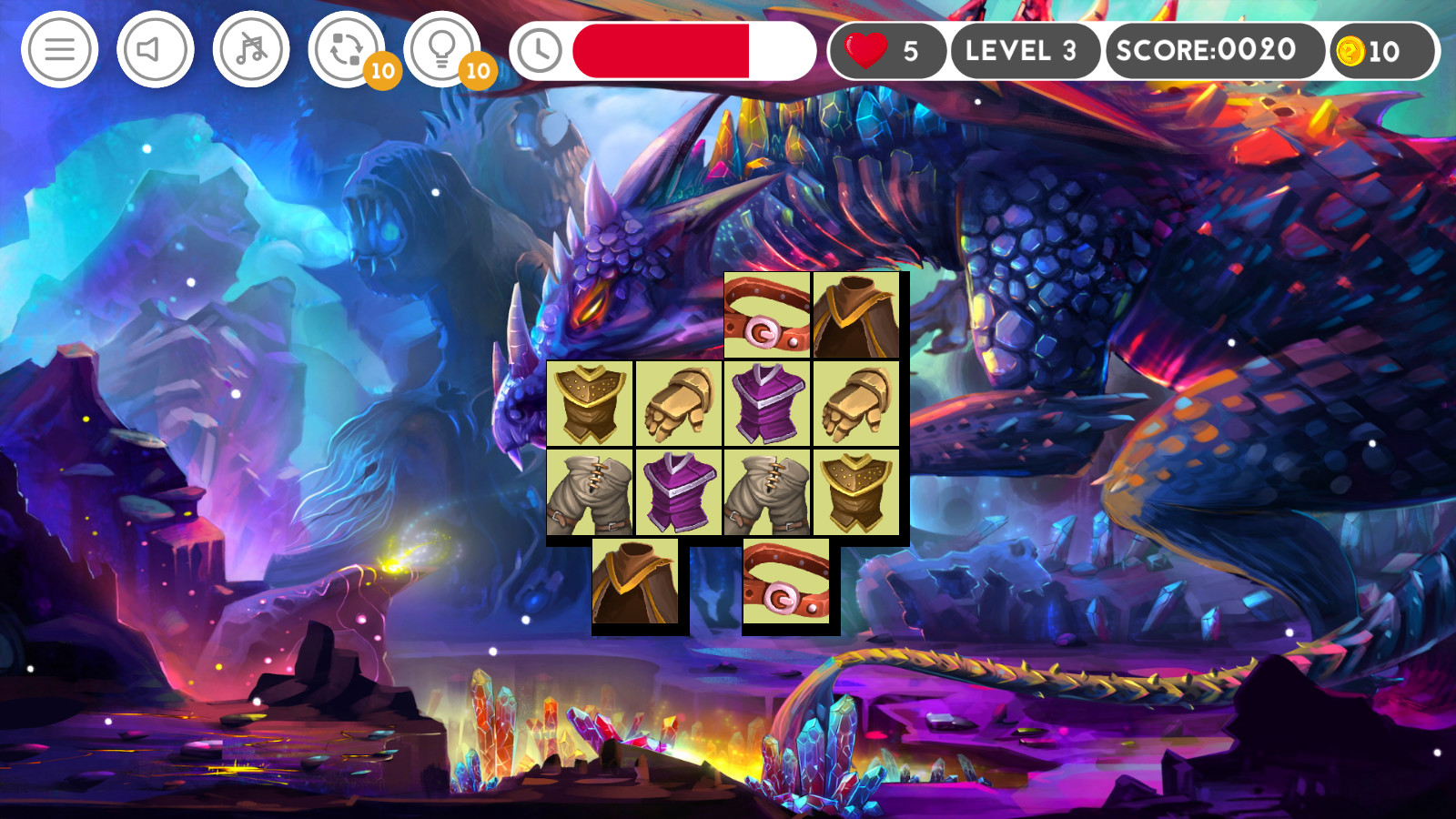
Task: Open the hamburger menu
Action: click(58, 50)
